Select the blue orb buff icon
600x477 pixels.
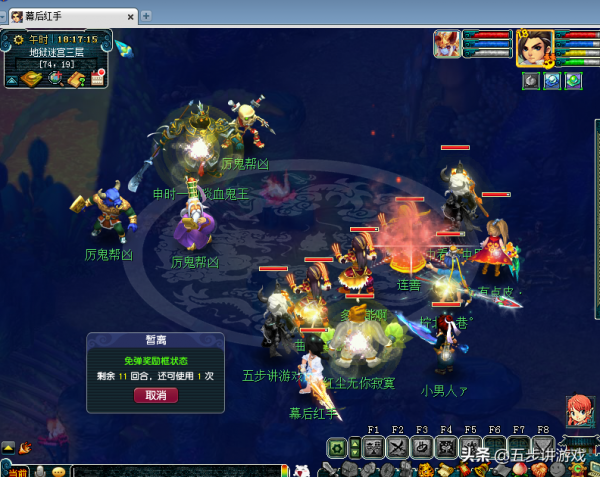tap(551, 81)
